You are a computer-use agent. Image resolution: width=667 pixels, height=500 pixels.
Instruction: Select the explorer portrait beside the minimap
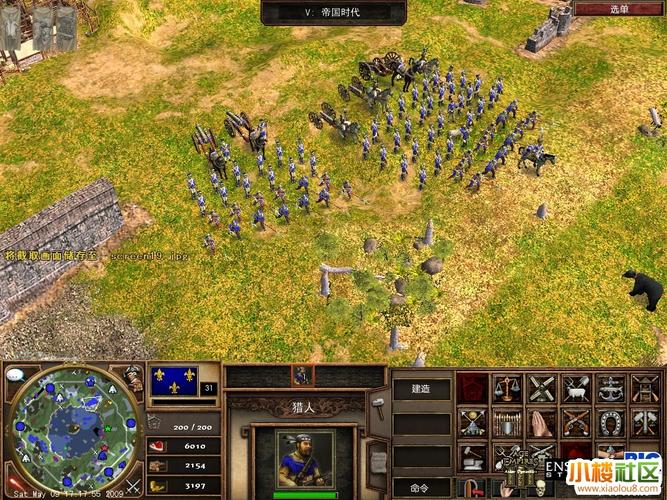click(x=132, y=377)
